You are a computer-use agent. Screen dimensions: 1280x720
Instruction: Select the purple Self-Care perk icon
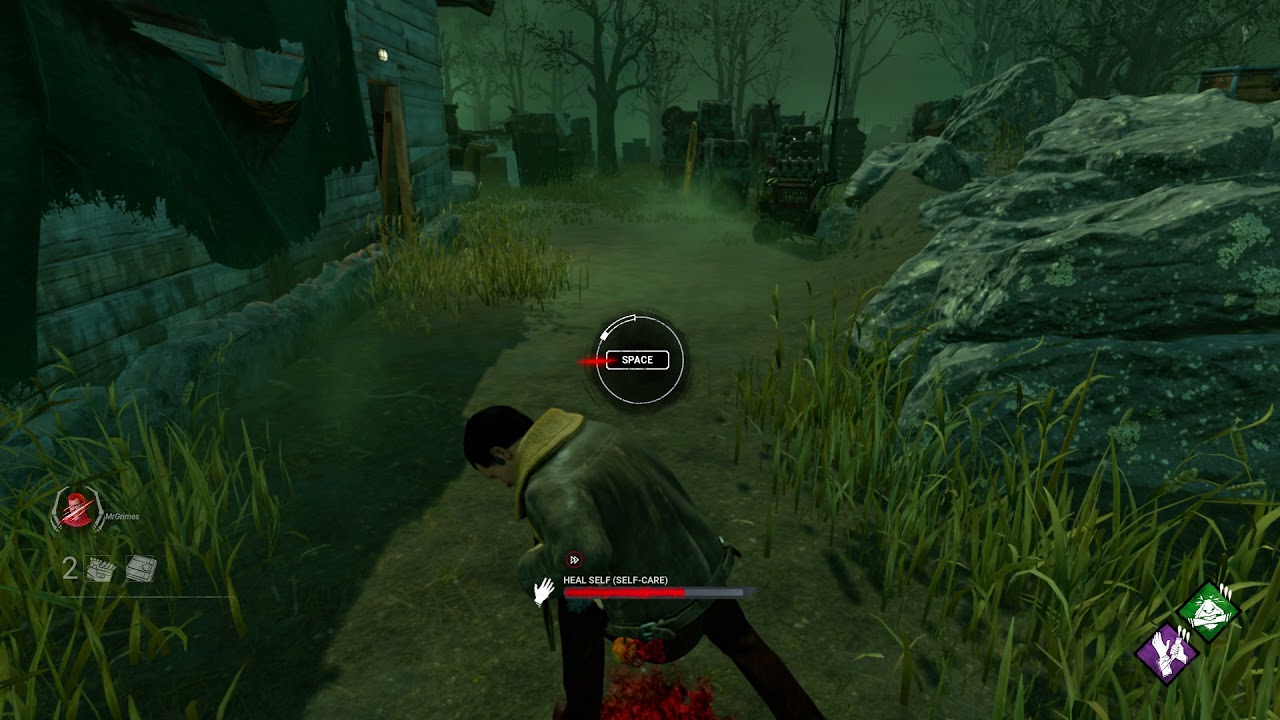[1166, 653]
